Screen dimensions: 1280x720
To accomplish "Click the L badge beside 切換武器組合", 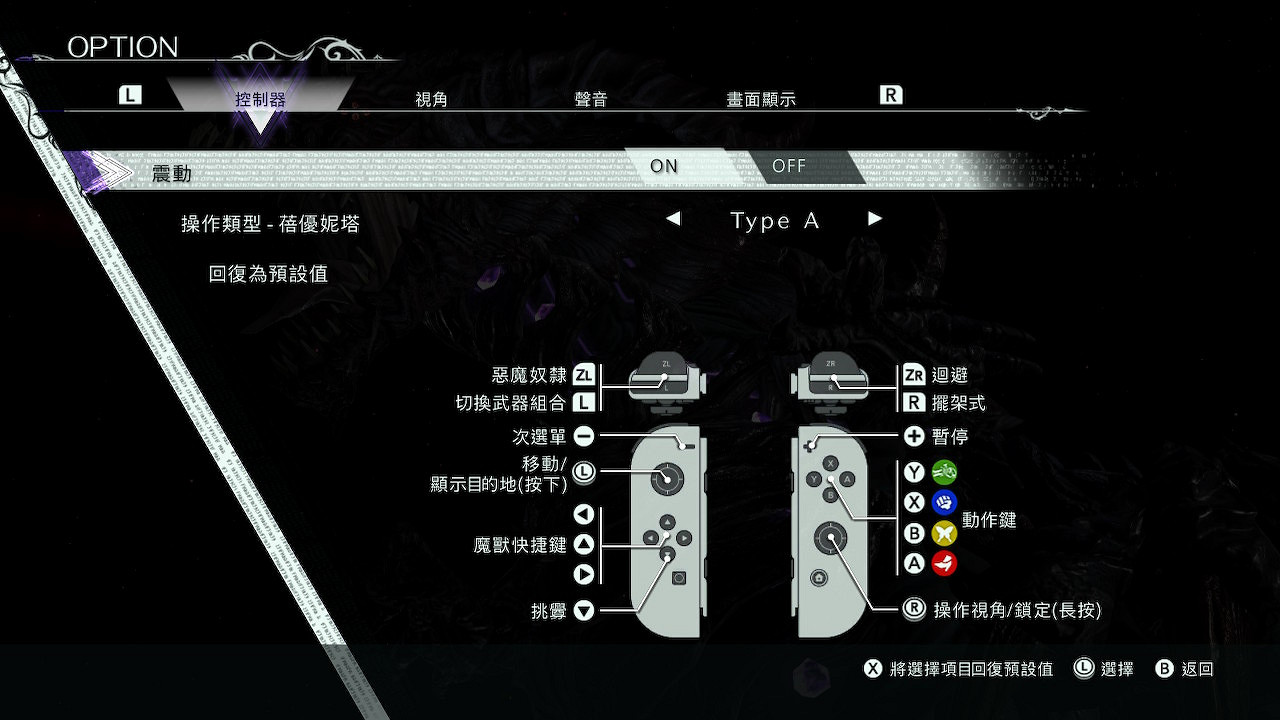I will tap(586, 403).
